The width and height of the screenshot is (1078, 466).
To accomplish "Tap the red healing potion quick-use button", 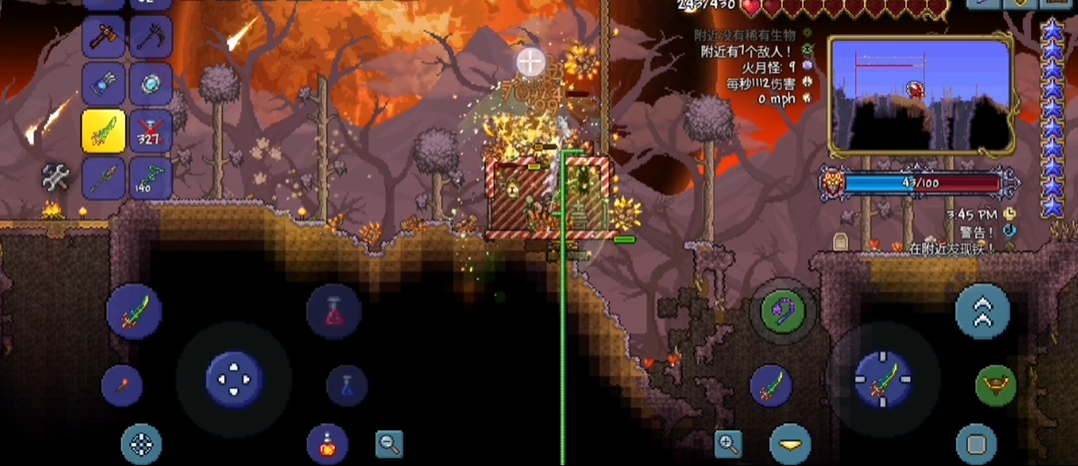I will tap(333, 311).
